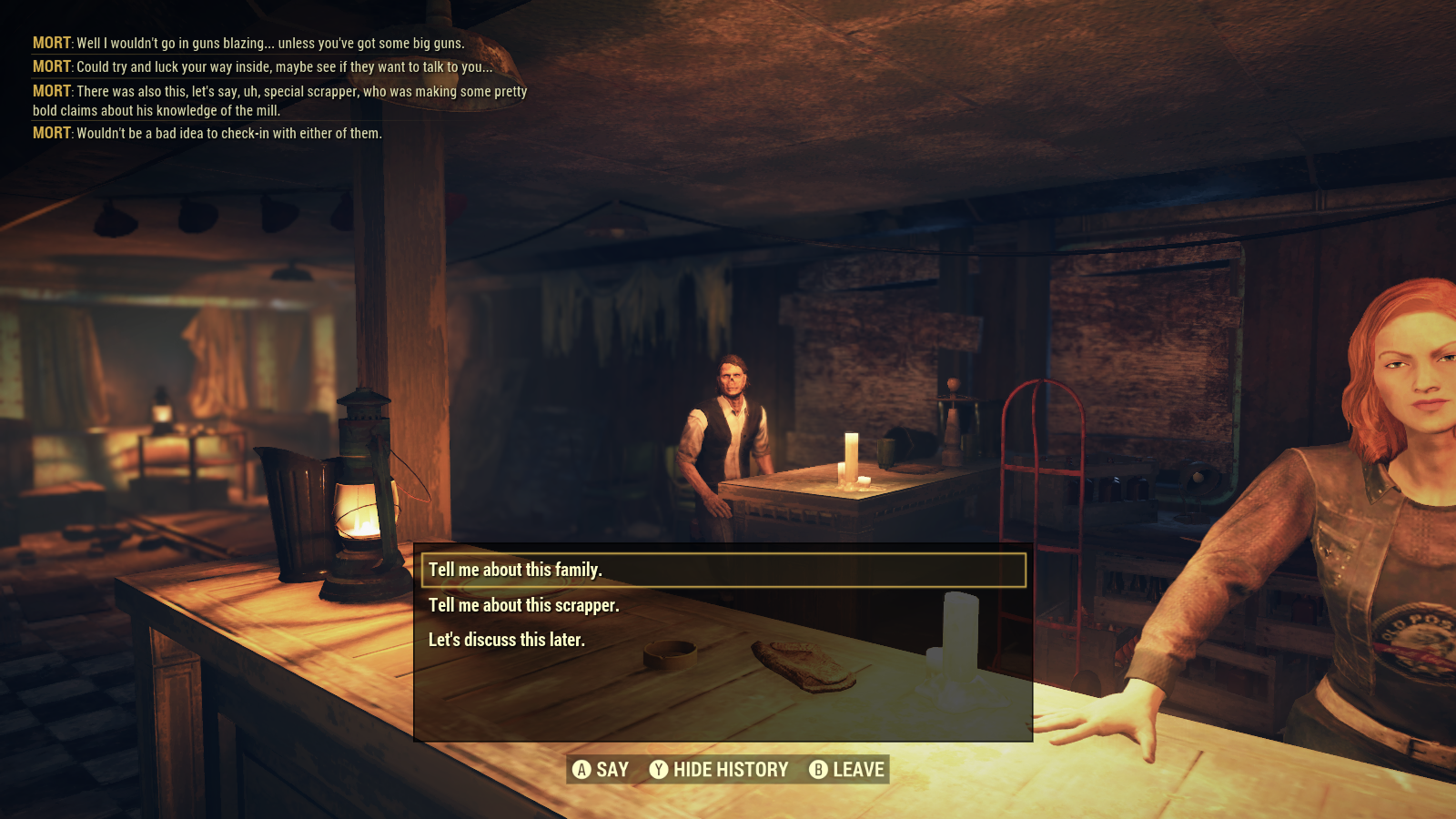
Task: Click the bottom action prompt strip
Action: [728, 769]
